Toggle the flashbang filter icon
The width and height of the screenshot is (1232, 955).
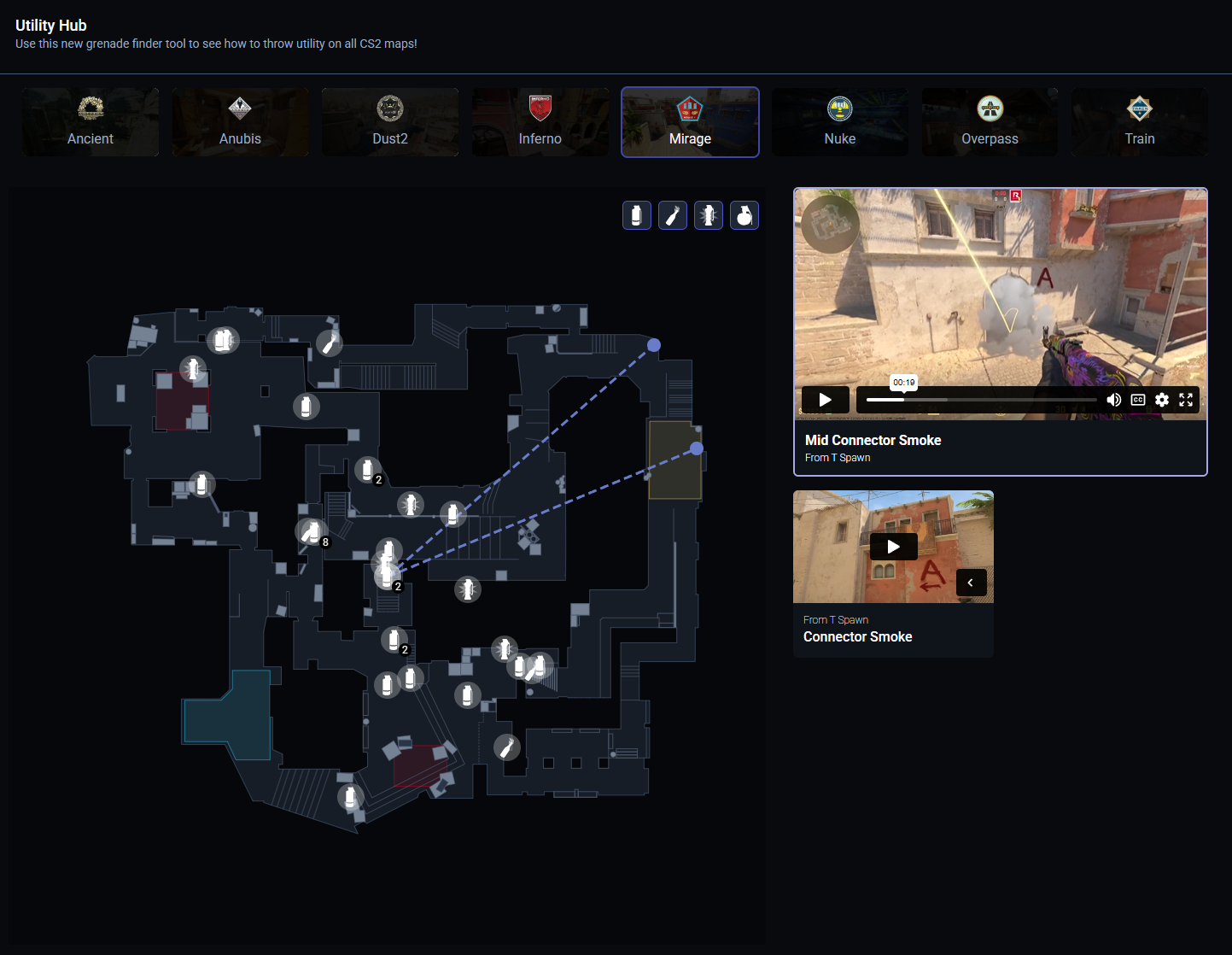coord(709,215)
